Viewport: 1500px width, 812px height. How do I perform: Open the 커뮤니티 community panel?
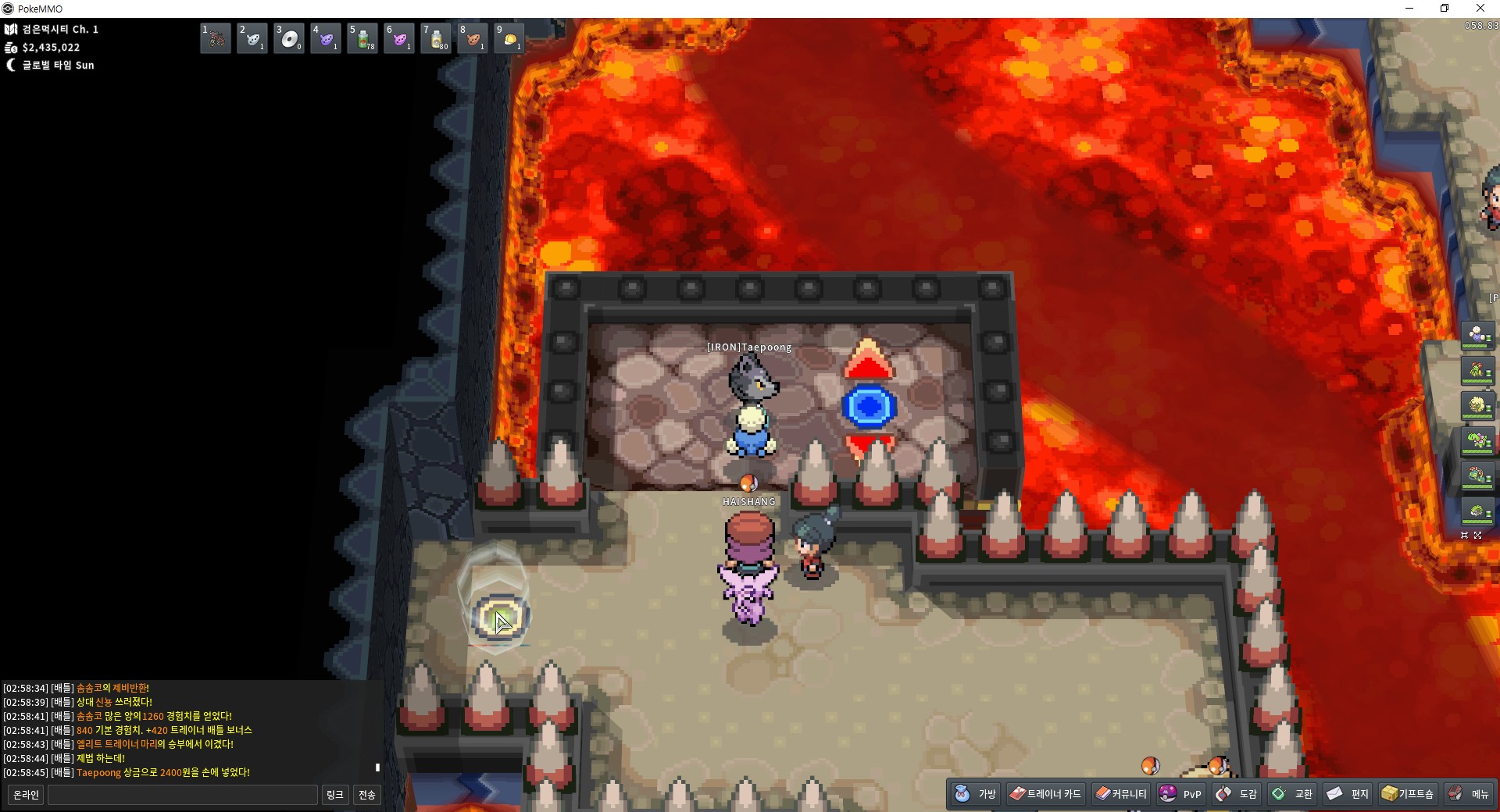tap(1121, 794)
